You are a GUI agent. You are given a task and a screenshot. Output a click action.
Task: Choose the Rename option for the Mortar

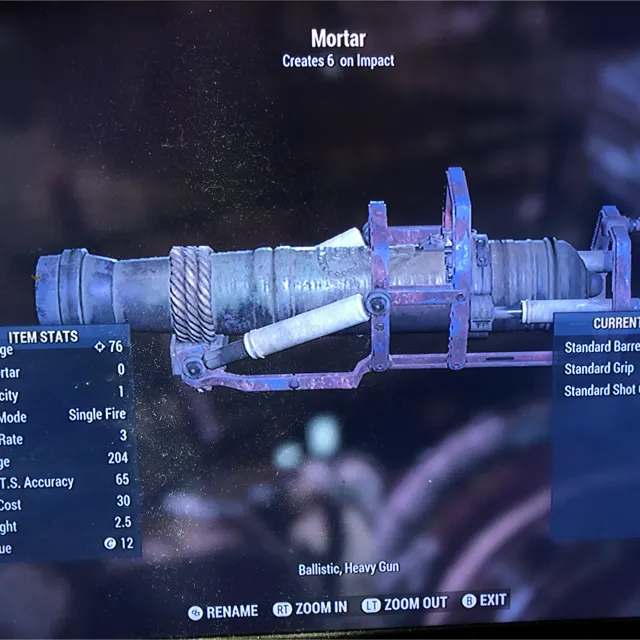pos(223,610)
